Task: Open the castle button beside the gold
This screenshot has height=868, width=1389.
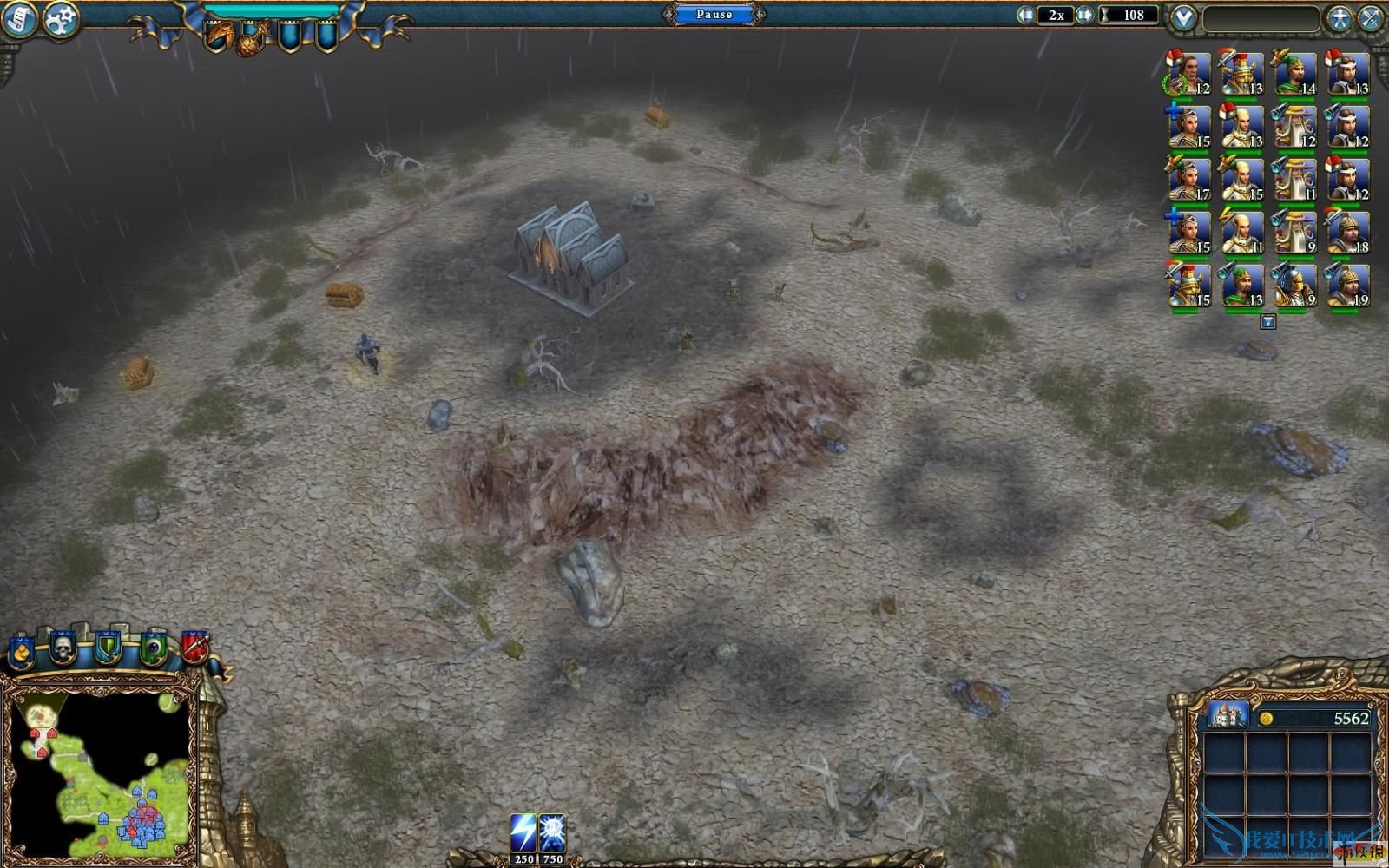Action: click(x=1228, y=715)
